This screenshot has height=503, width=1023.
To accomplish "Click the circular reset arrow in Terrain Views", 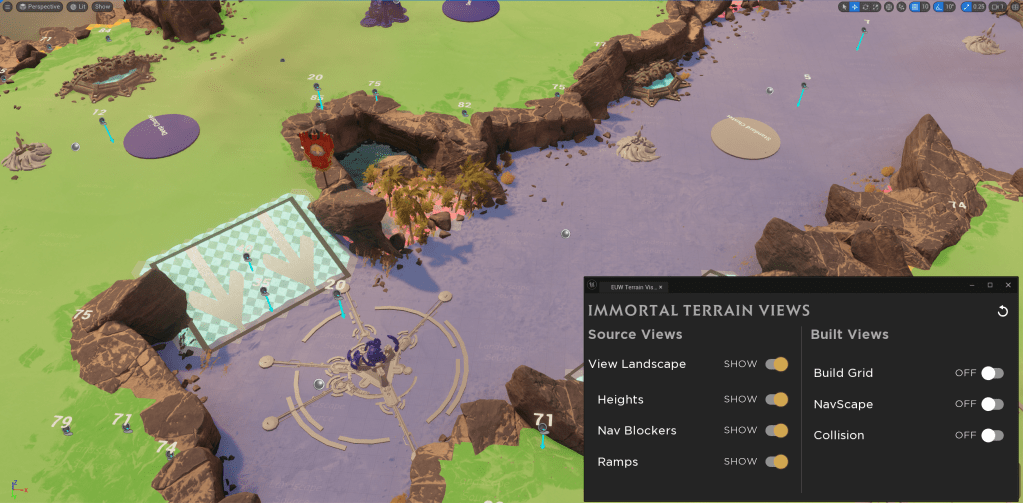I will tap(1003, 311).
